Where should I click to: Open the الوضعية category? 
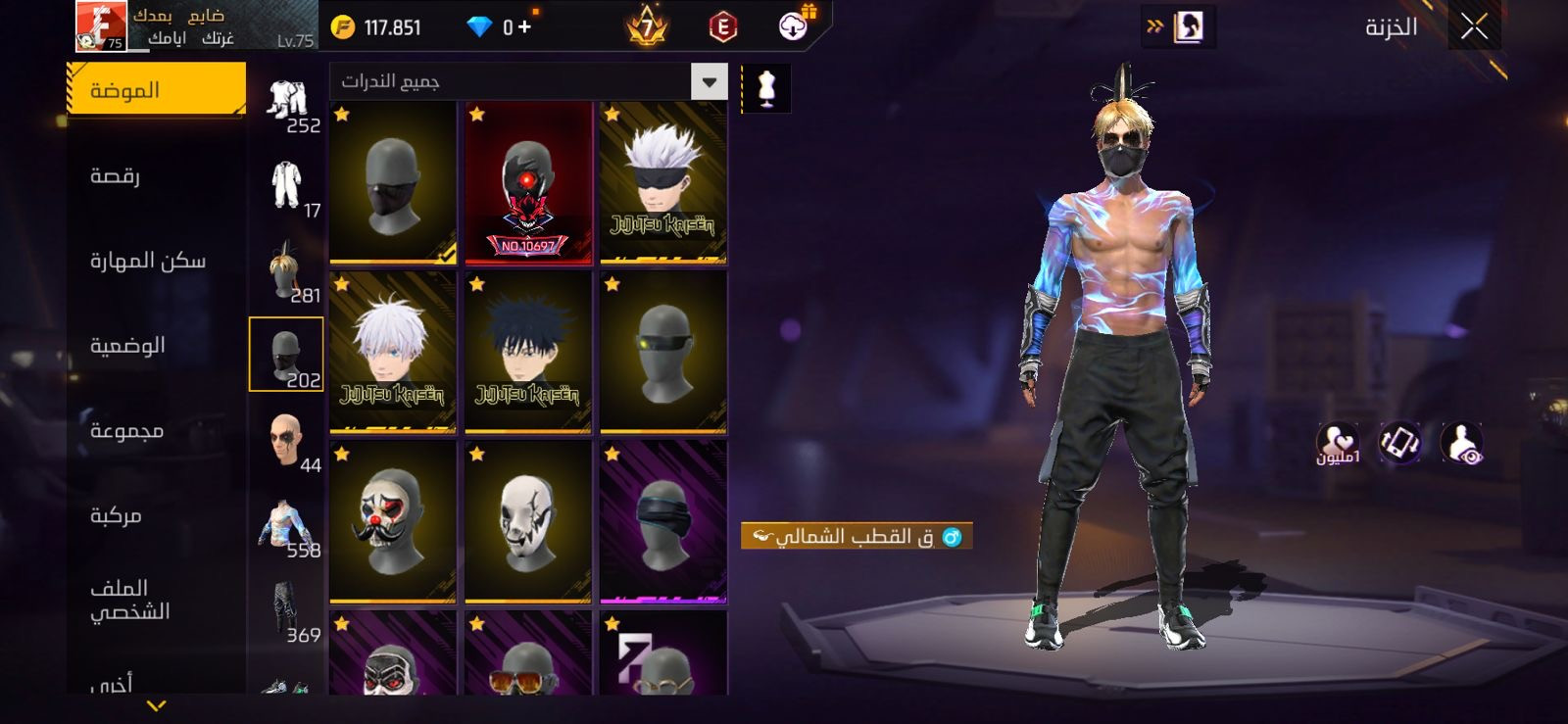(x=127, y=346)
